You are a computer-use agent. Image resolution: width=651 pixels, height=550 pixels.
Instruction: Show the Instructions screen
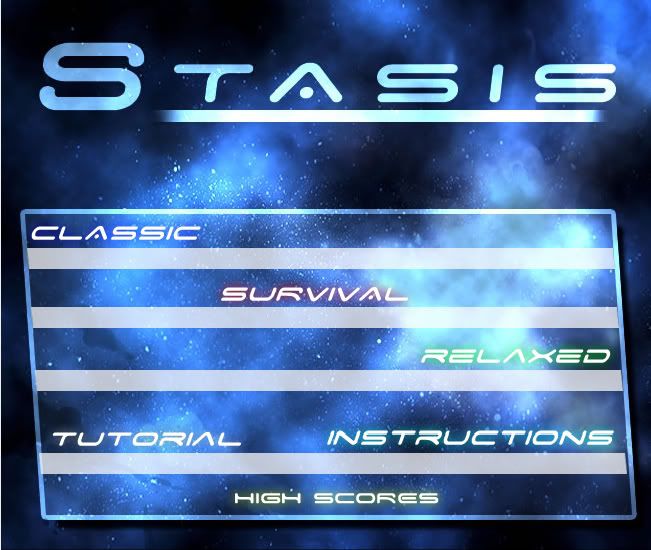[x=470, y=438]
